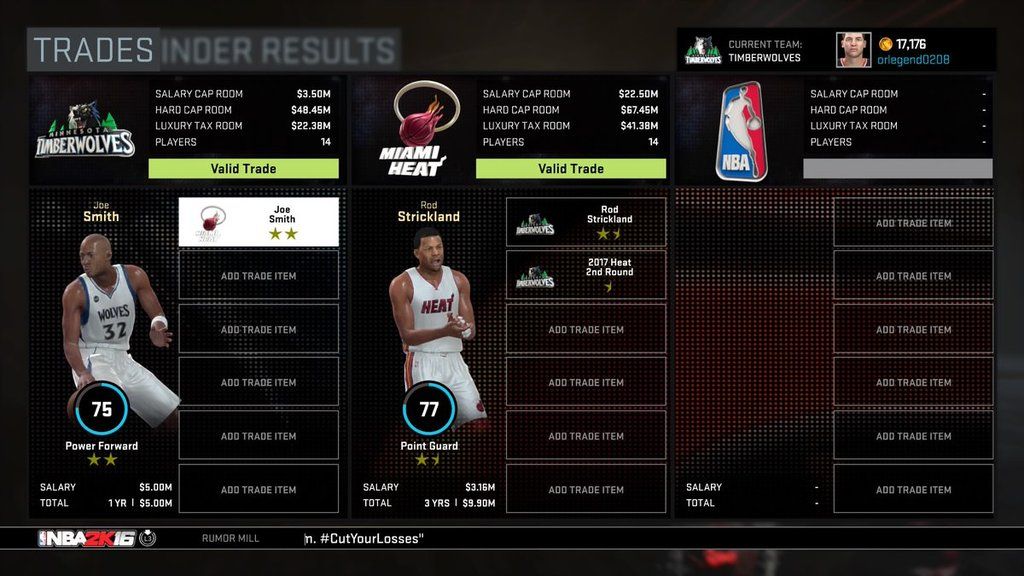The width and height of the screenshot is (1024, 576).
Task: Select the NBA logo third team slot
Action: pyautogui.click(x=741, y=131)
